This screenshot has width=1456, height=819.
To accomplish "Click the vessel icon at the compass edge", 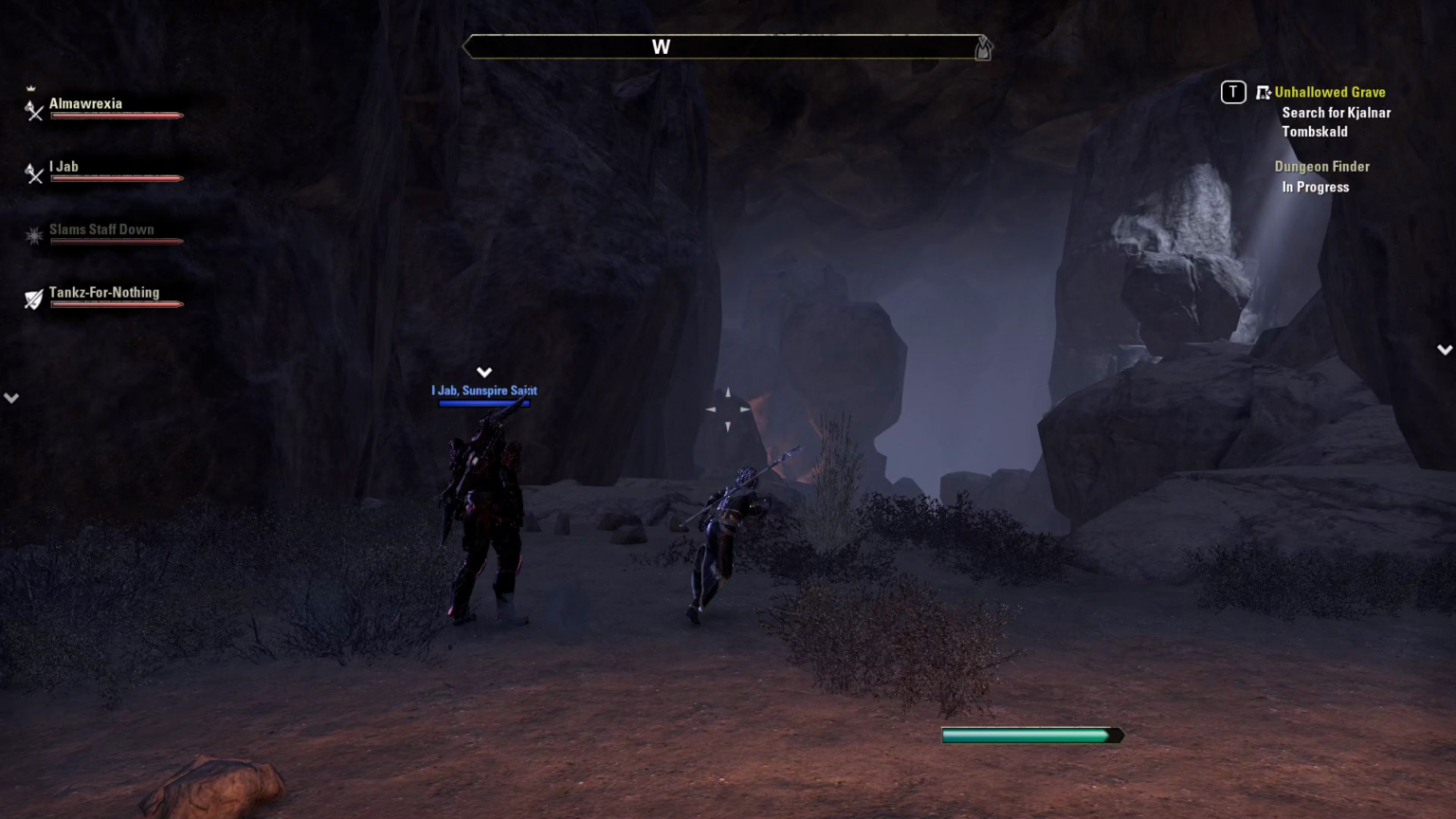I will point(983,47).
